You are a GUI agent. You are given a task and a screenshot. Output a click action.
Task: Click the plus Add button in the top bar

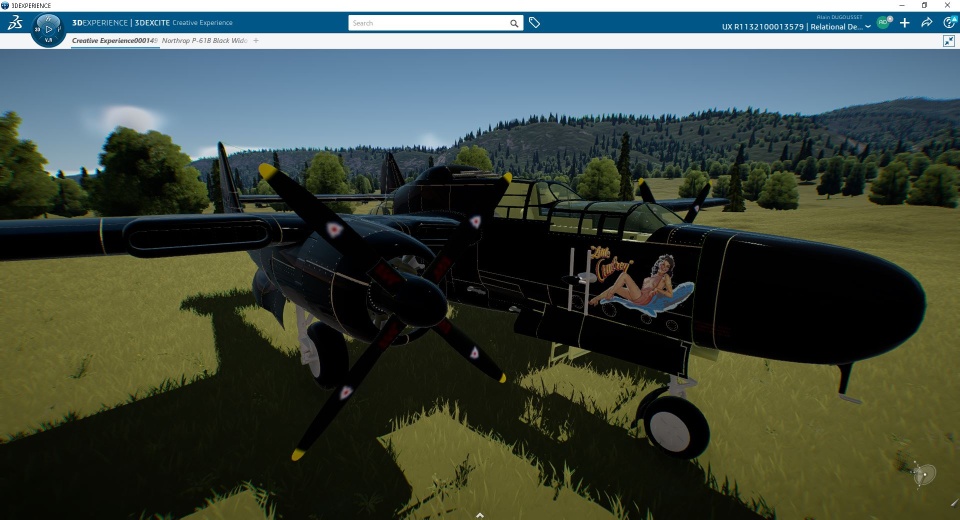905,23
